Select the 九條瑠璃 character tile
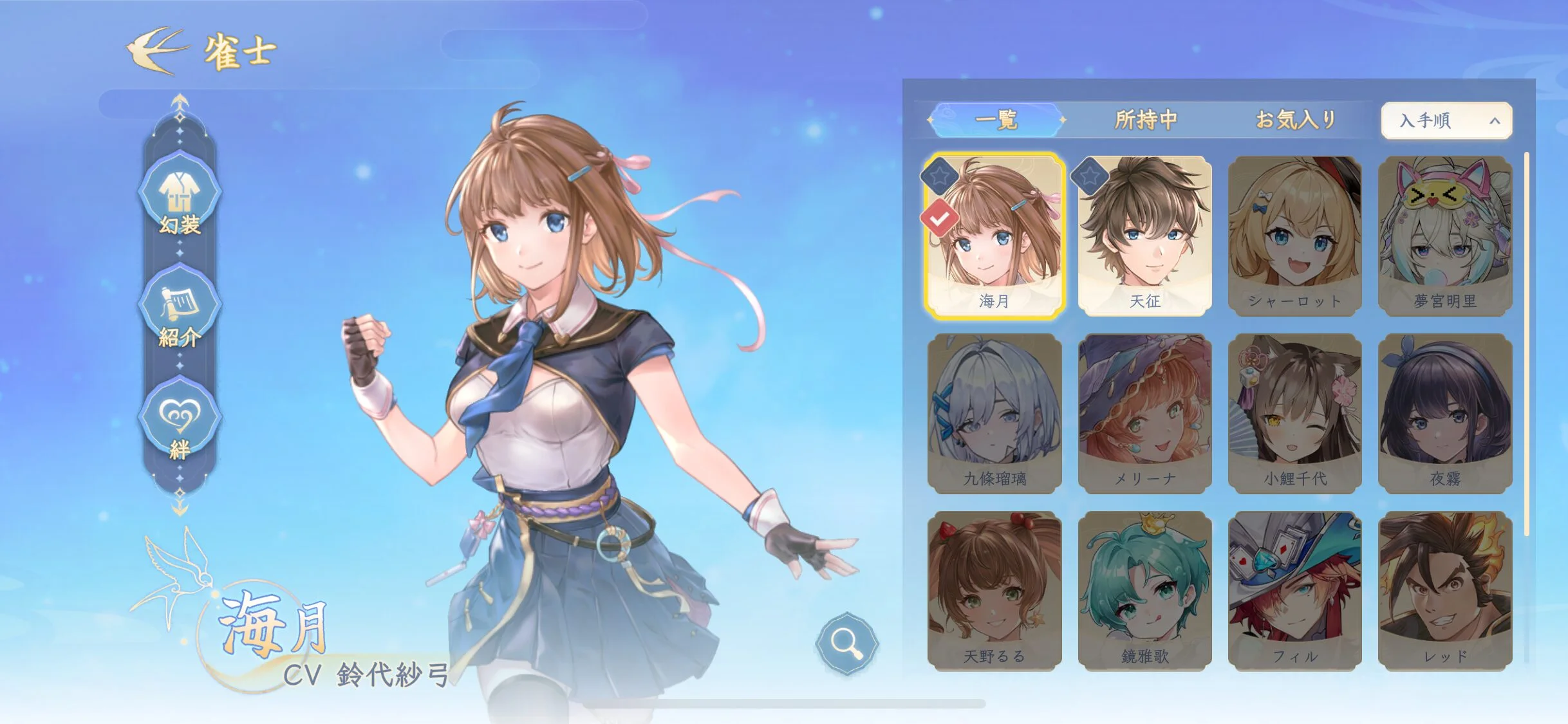1568x724 pixels. pos(994,413)
